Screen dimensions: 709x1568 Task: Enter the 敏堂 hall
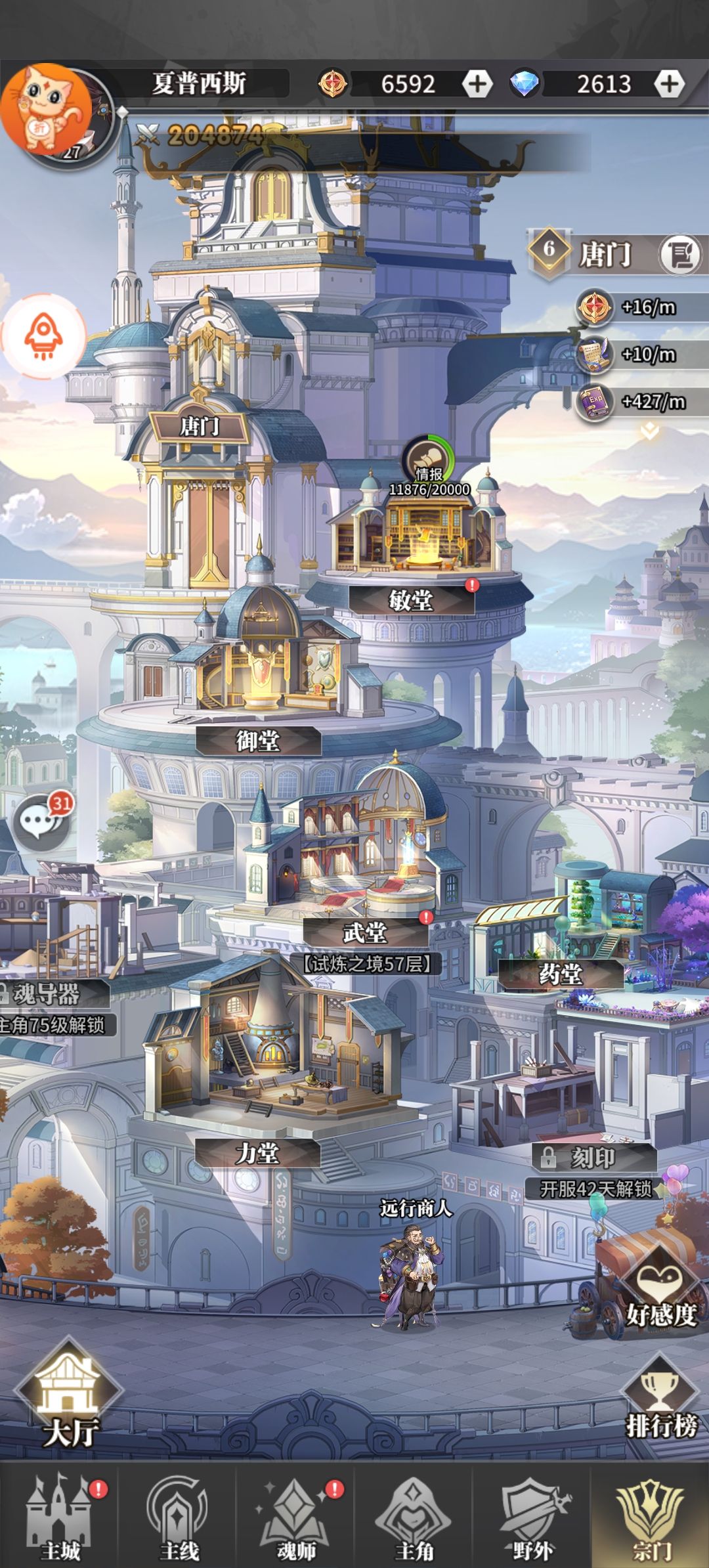click(411, 599)
